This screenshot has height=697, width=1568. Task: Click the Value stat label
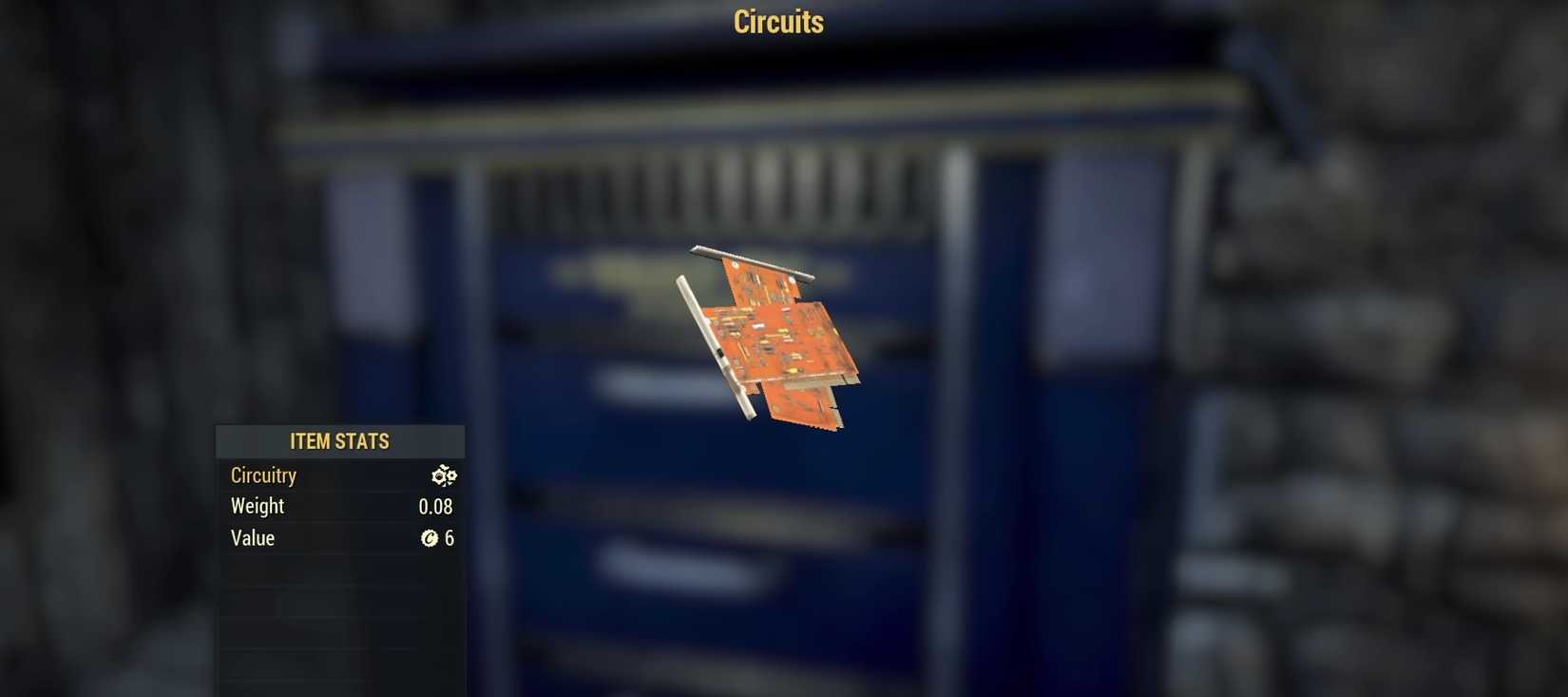click(x=252, y=538)
